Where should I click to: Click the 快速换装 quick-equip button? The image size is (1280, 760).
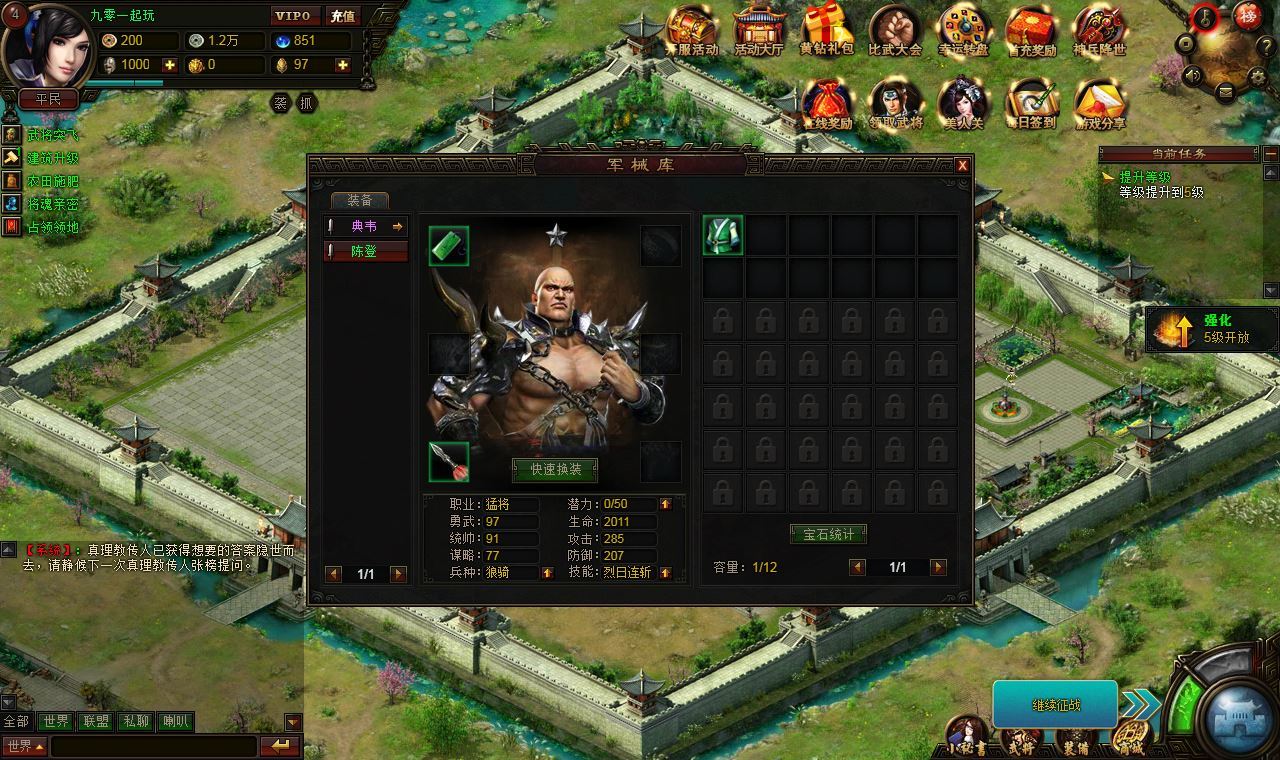coord(555,470)
